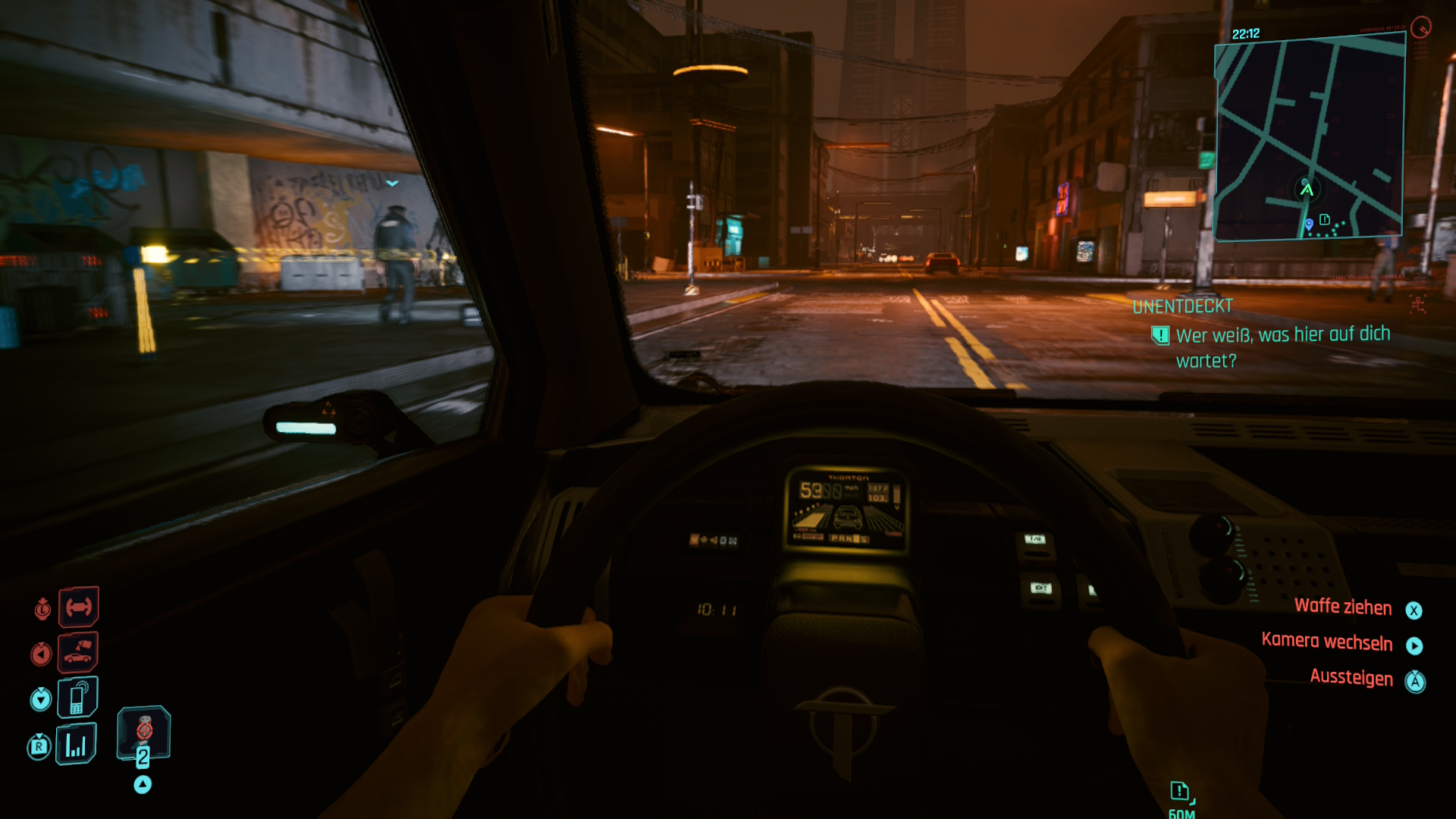The height and width of the screenshot is (819, 1456).
Task: Click the player arrow on the minimap
Action: [1306, 188]
